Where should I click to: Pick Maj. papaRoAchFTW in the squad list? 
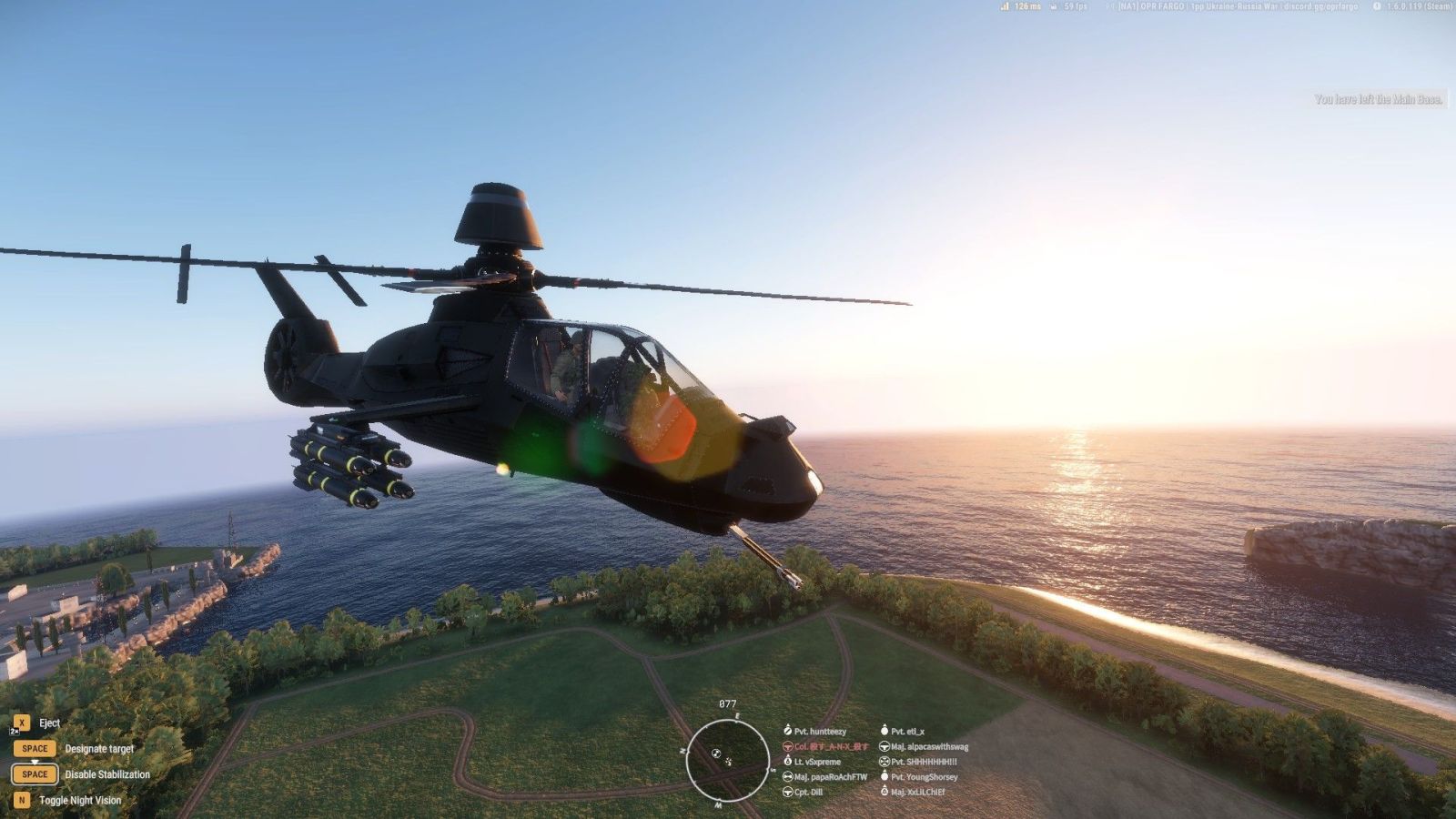point(829,777)
